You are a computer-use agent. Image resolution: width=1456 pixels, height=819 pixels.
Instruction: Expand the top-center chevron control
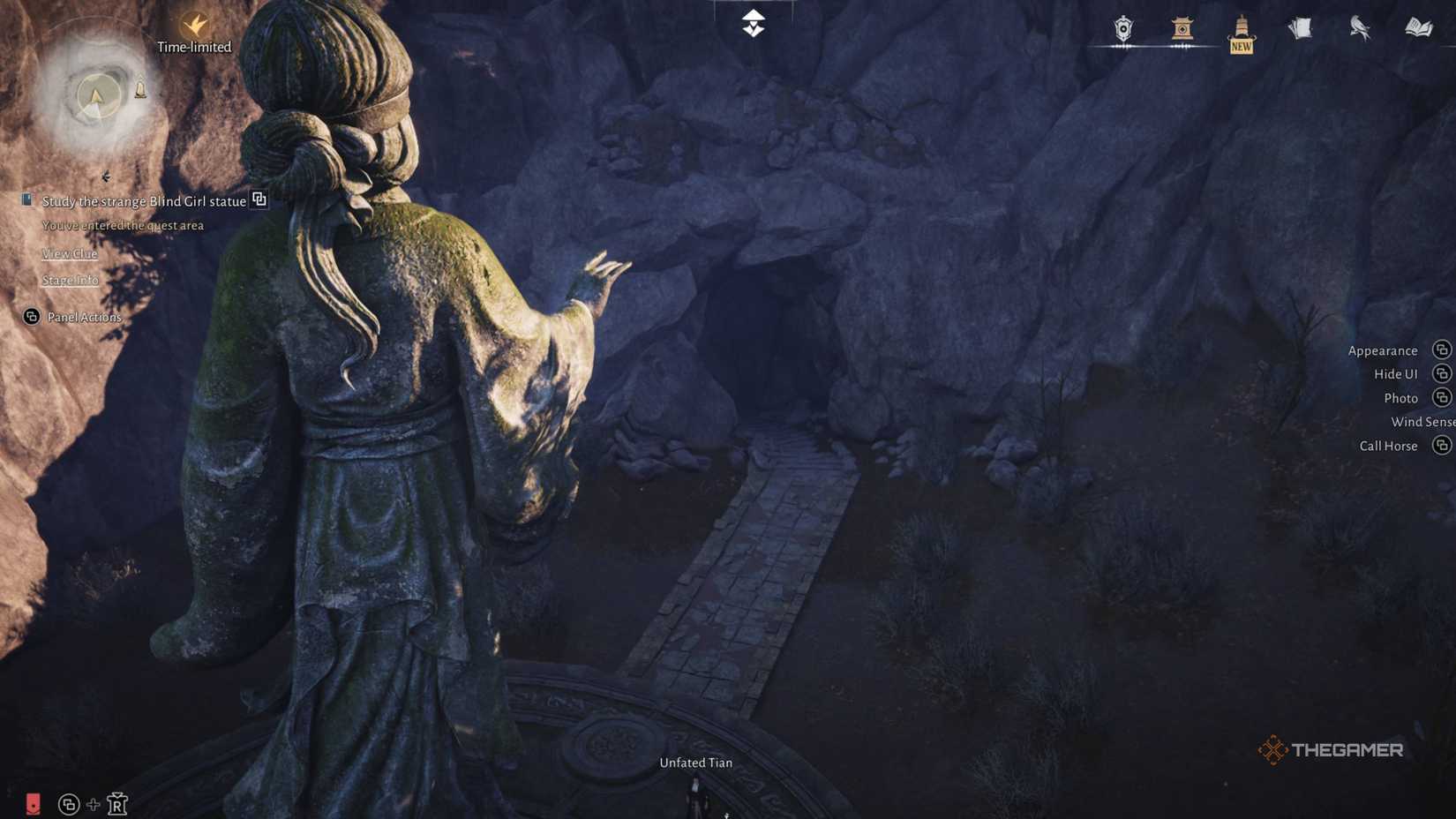[751, 22]
